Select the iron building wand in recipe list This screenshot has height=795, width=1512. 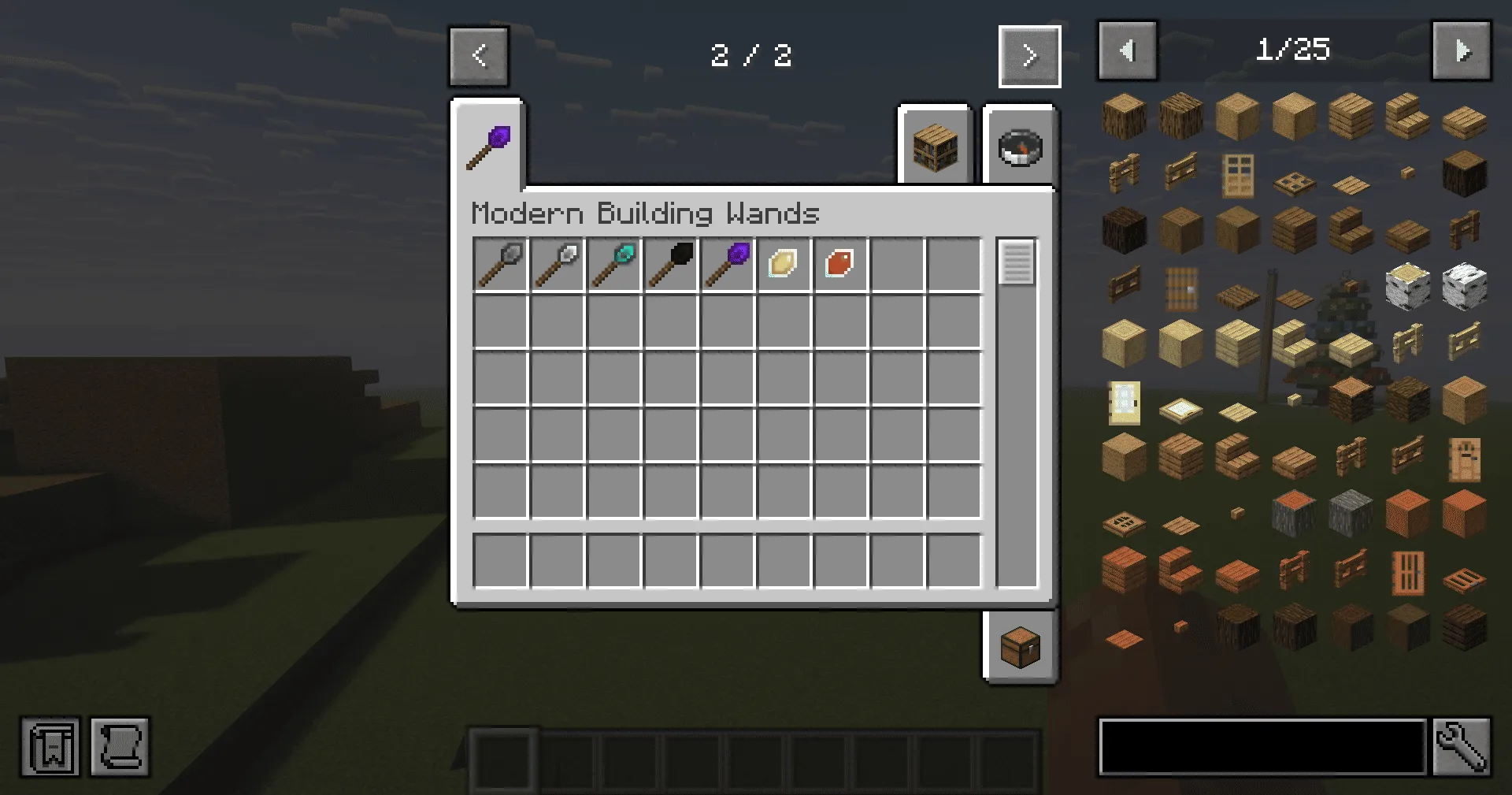[x=557, y=263]
